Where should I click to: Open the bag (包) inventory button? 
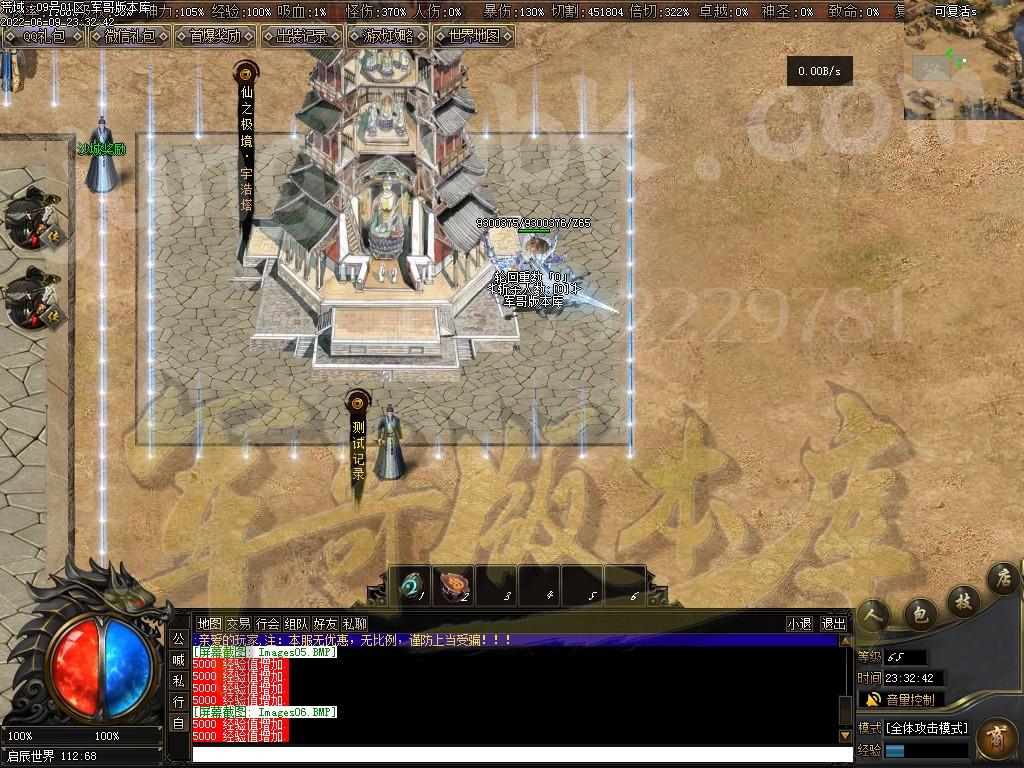pos(920,611)
